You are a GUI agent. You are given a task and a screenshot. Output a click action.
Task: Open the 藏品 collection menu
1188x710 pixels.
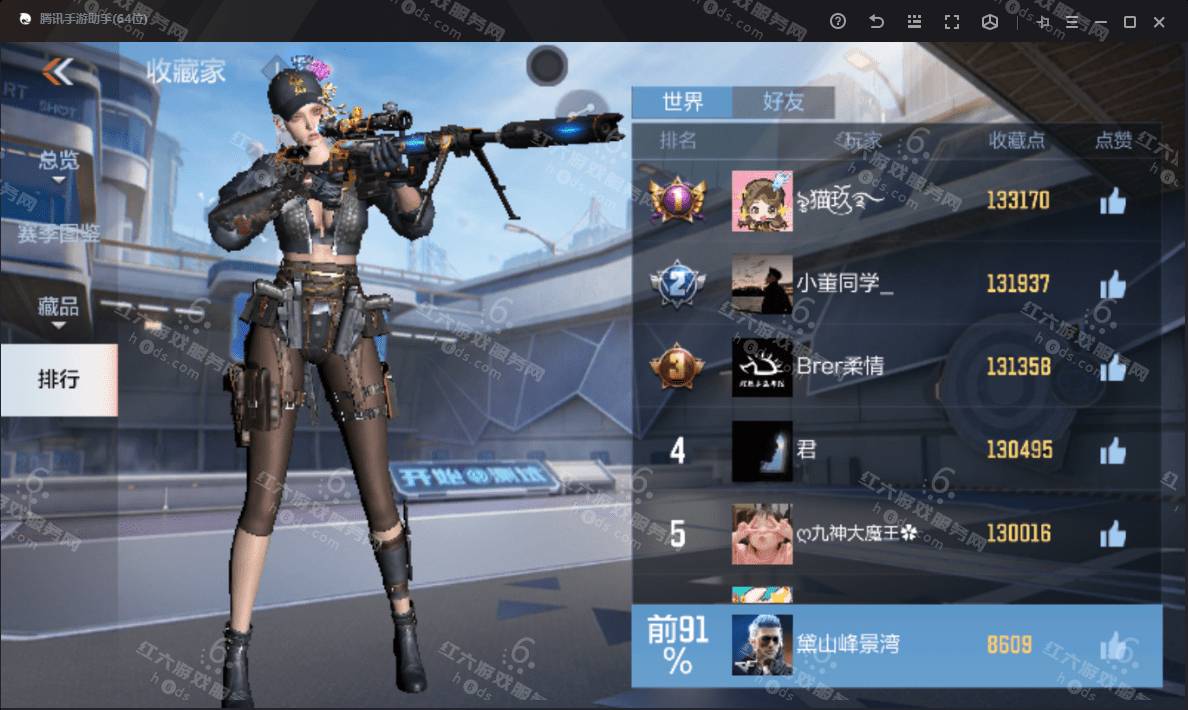coord(58,308)
